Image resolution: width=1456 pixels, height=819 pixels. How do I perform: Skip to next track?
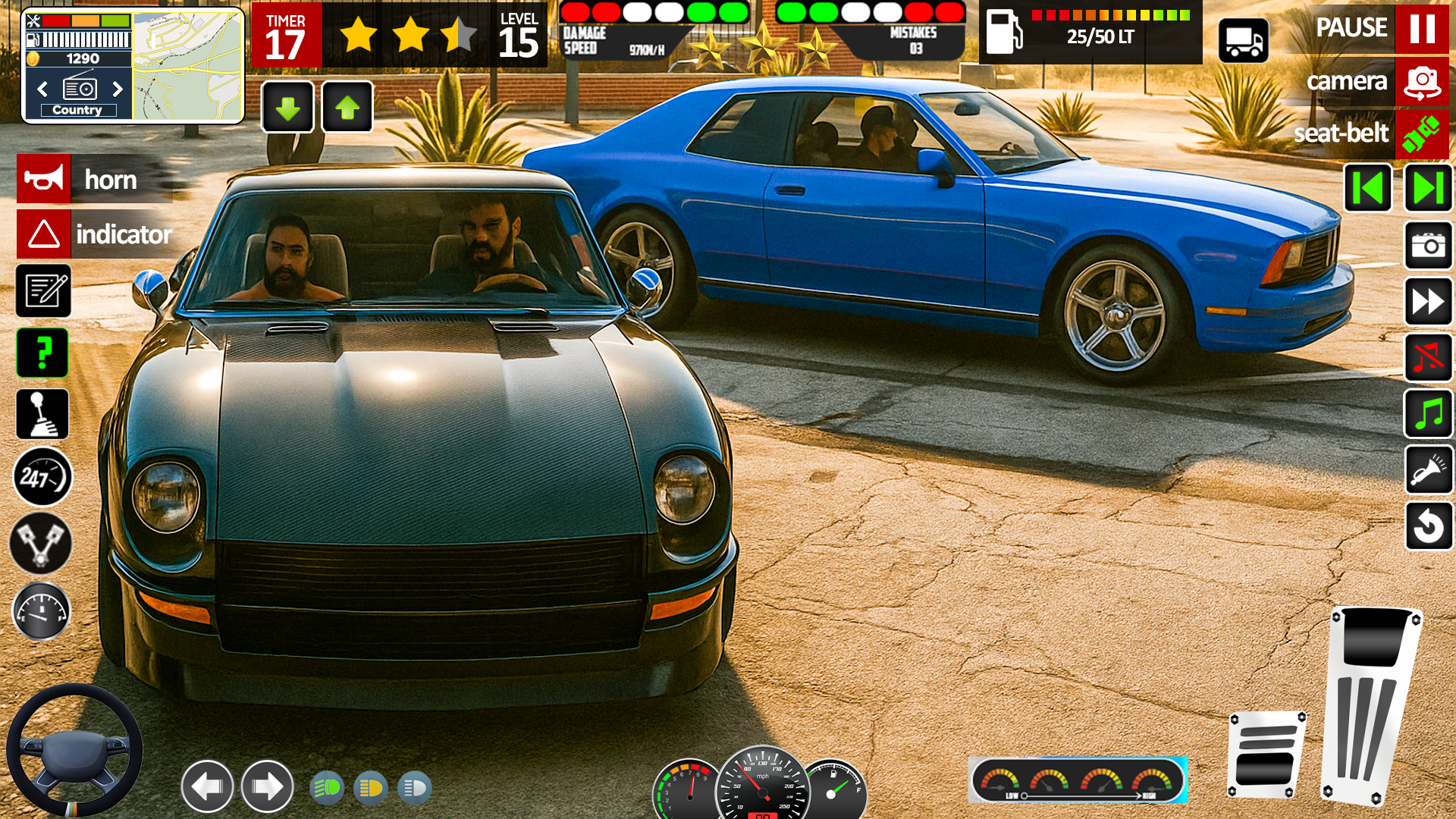coord(1428,188)
